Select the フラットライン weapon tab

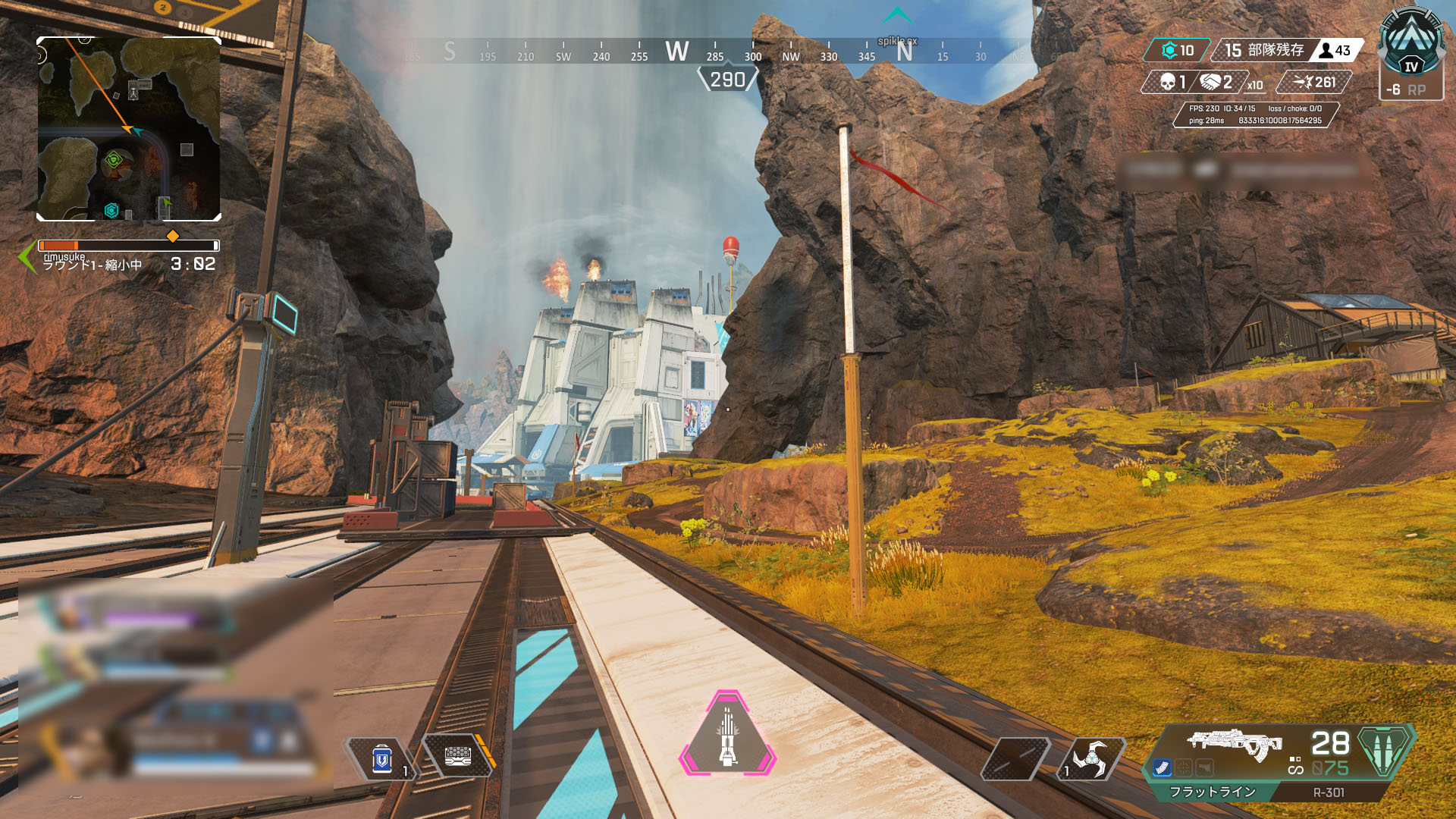(x=1212, y=792)
